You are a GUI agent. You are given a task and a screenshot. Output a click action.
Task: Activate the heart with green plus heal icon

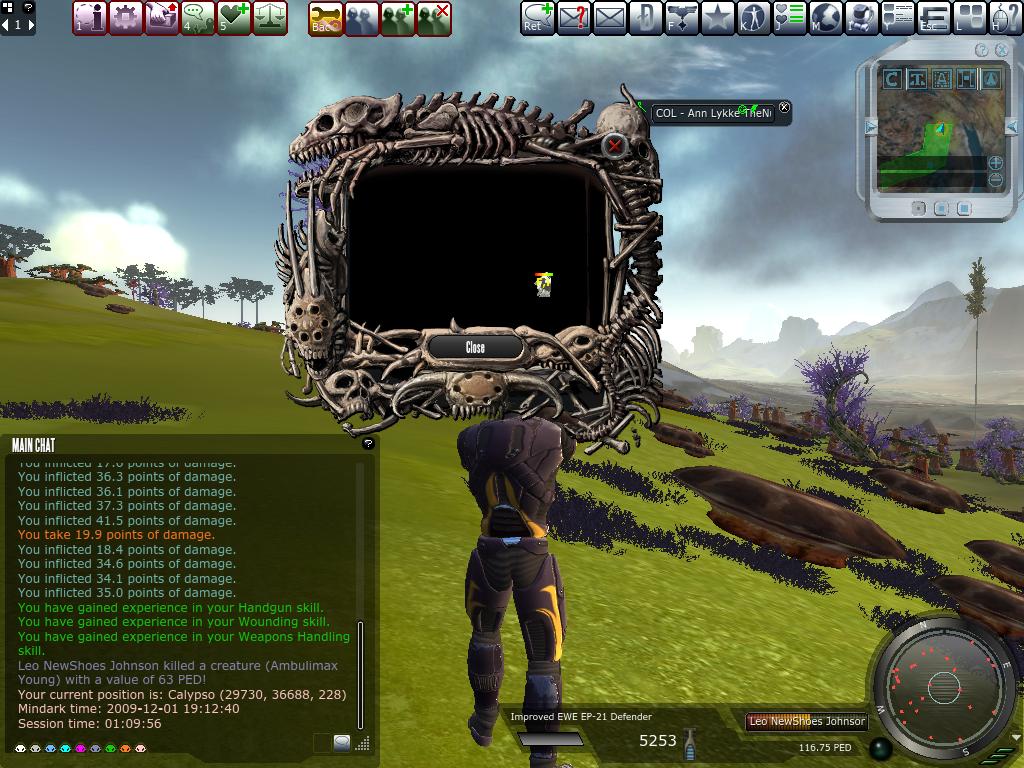234,17
